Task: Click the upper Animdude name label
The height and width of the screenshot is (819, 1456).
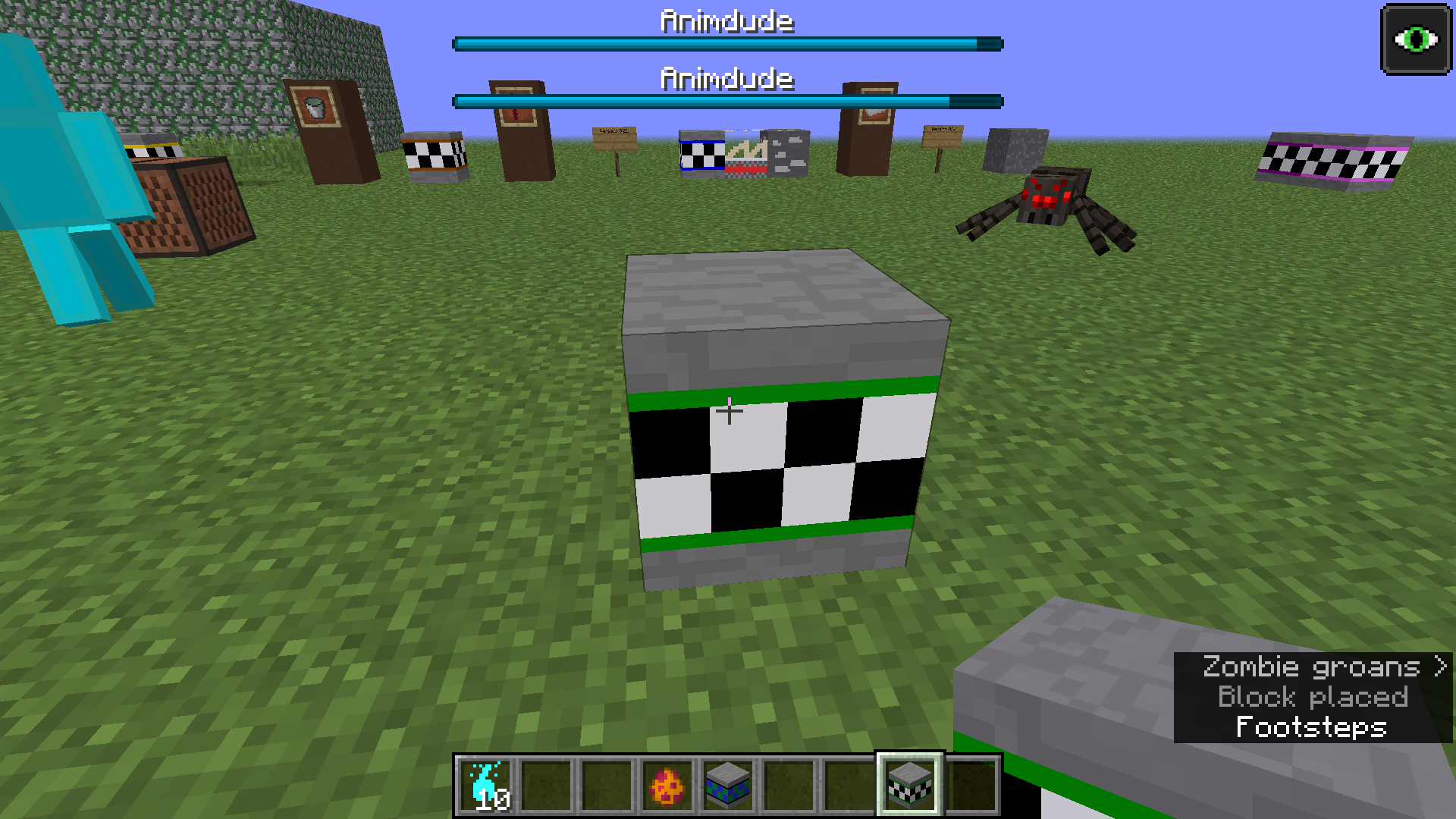Action: (x=726, y=21)
